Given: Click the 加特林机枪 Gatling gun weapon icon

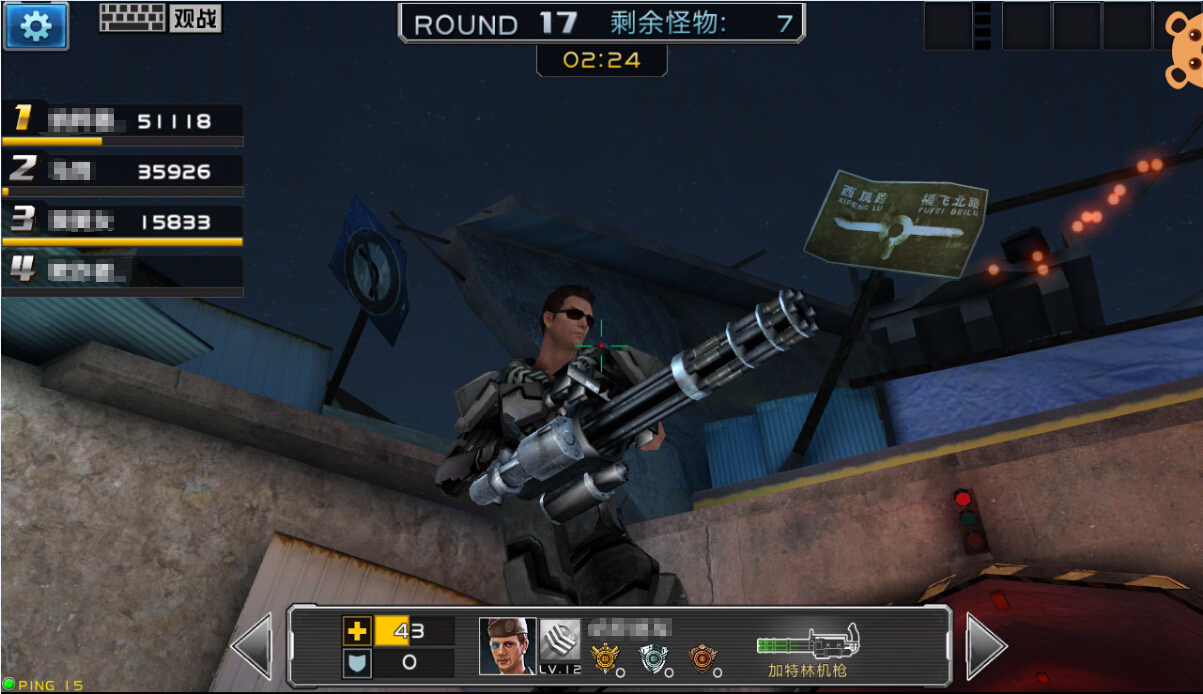Looking at the screenshot, I should point(808,640).
